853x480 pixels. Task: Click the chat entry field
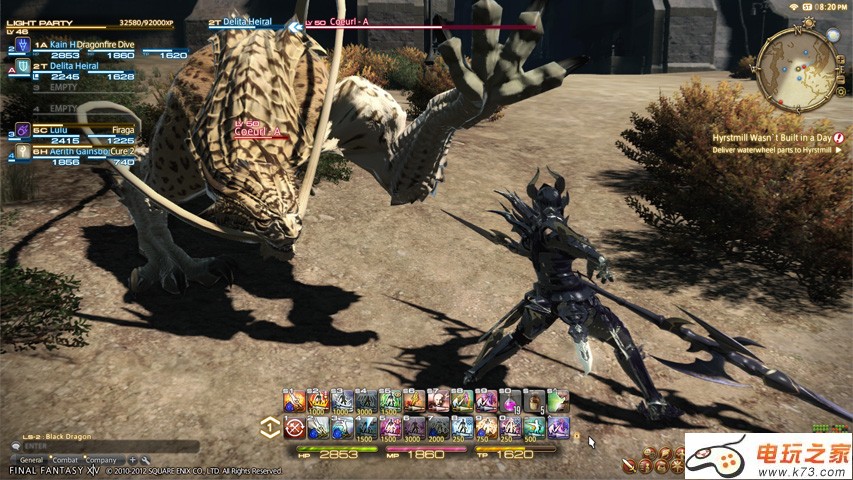(100, 448)
